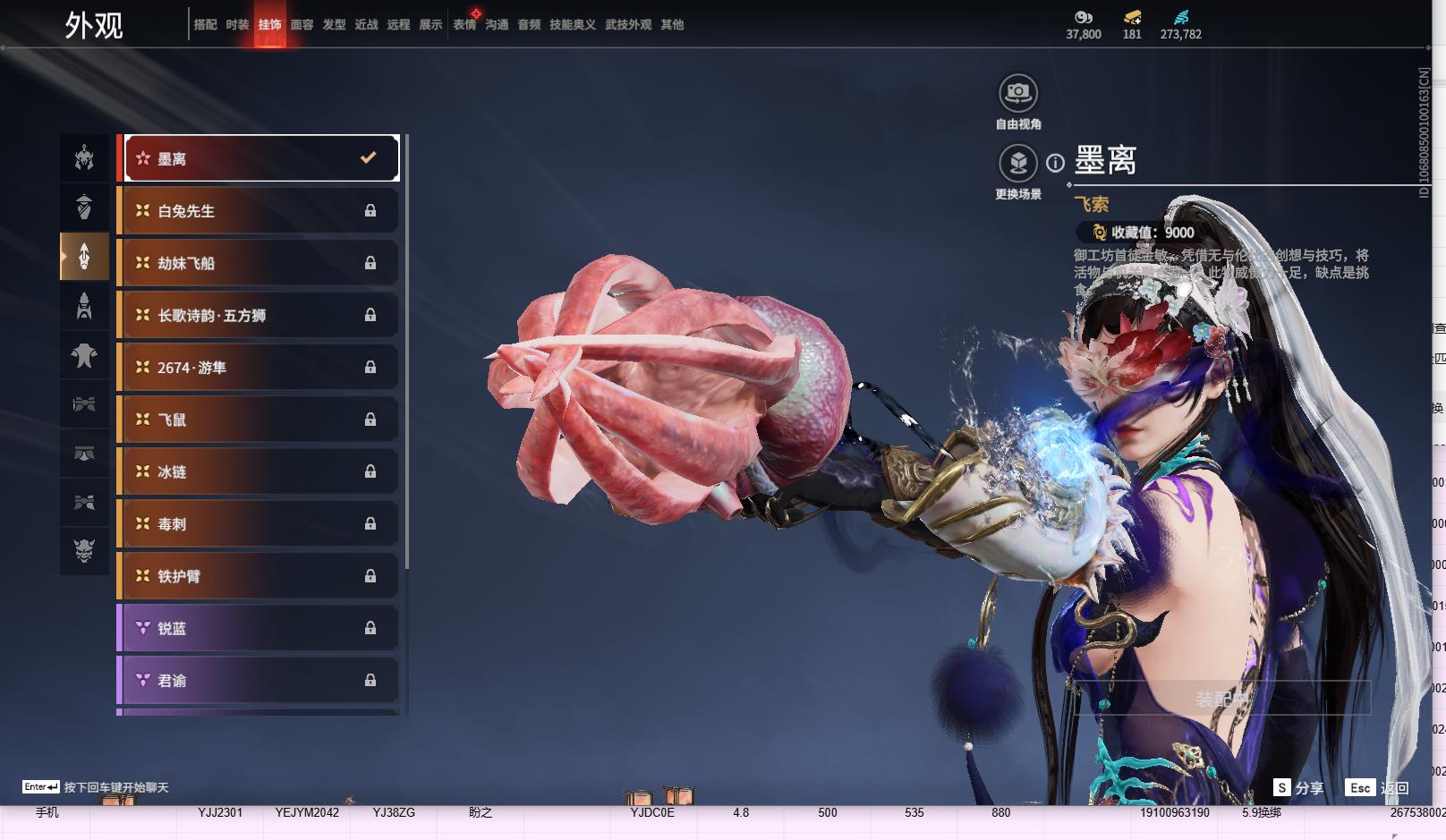The width and height of the screenshot is (1446, 840).
Task: Open the 技能奥义 tab
Action: [x=572, y=25]
